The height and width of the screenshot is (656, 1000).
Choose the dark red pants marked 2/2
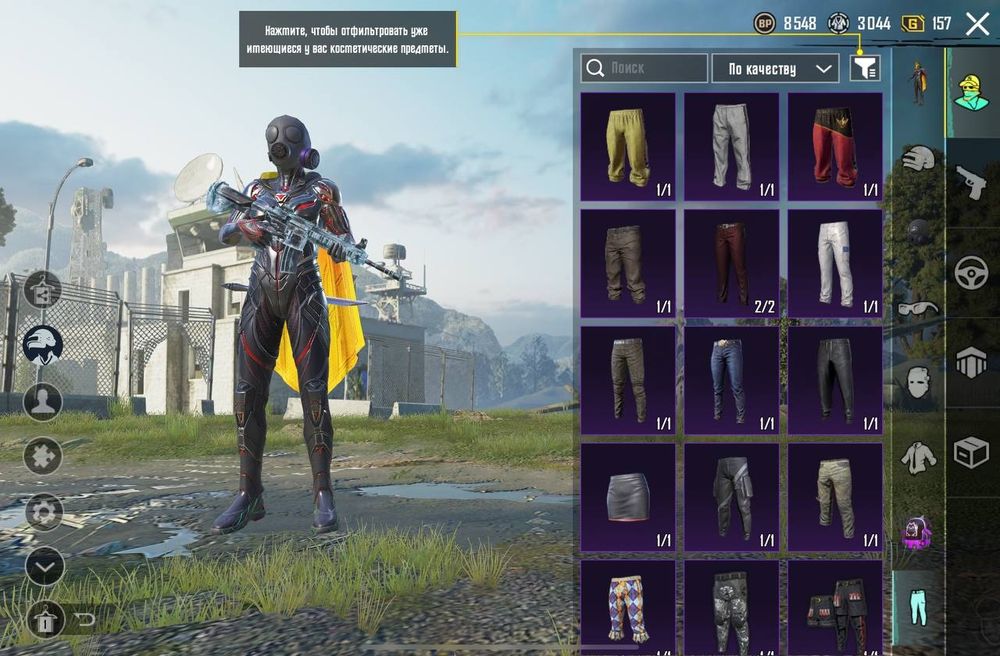click(731, 262)
